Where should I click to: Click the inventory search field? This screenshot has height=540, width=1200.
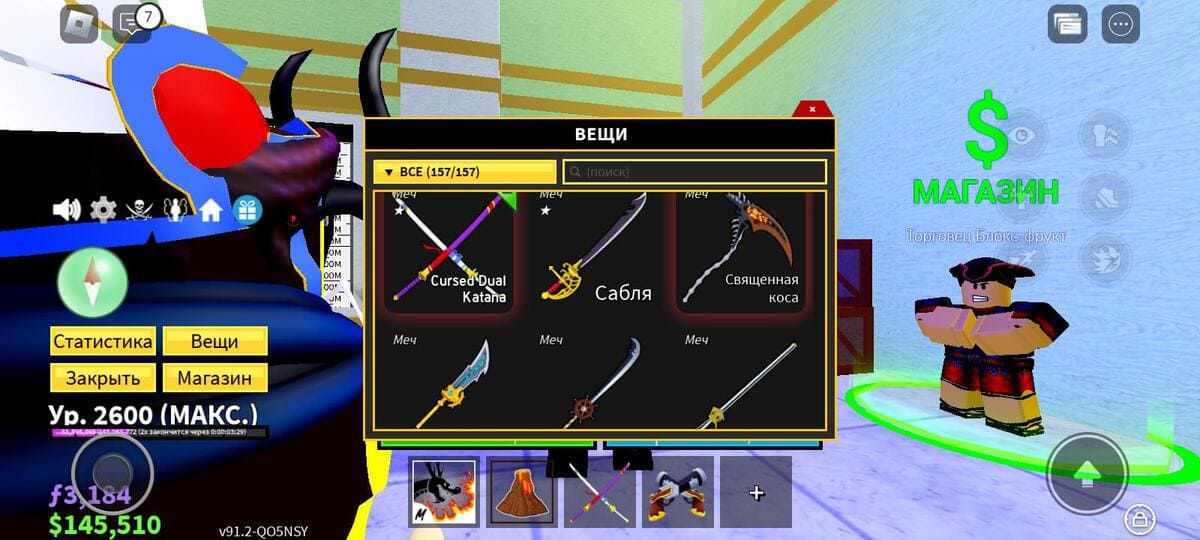click(696, 172)
